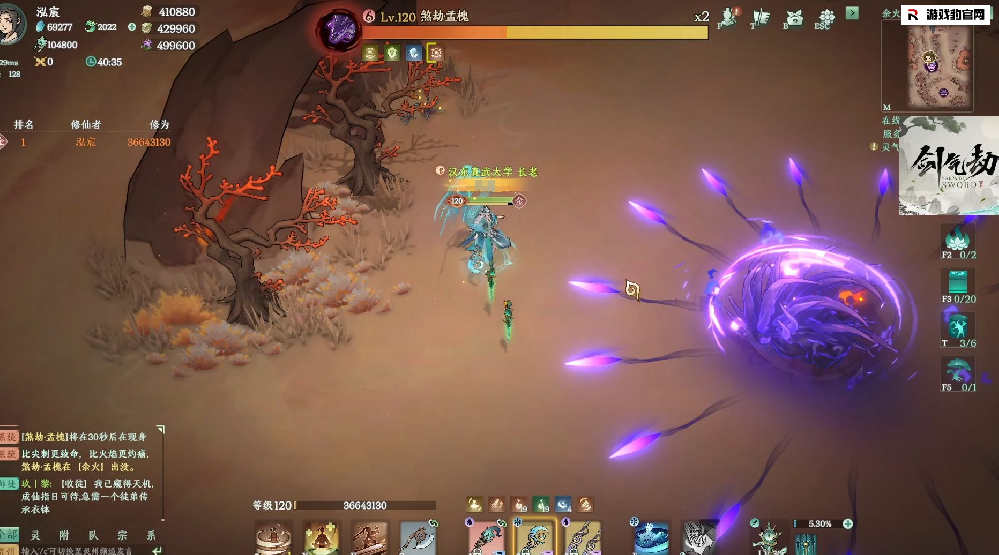Click the green plus next to 5.30%
The height and width of the screenshot is (555, 999).
point(848,523)
